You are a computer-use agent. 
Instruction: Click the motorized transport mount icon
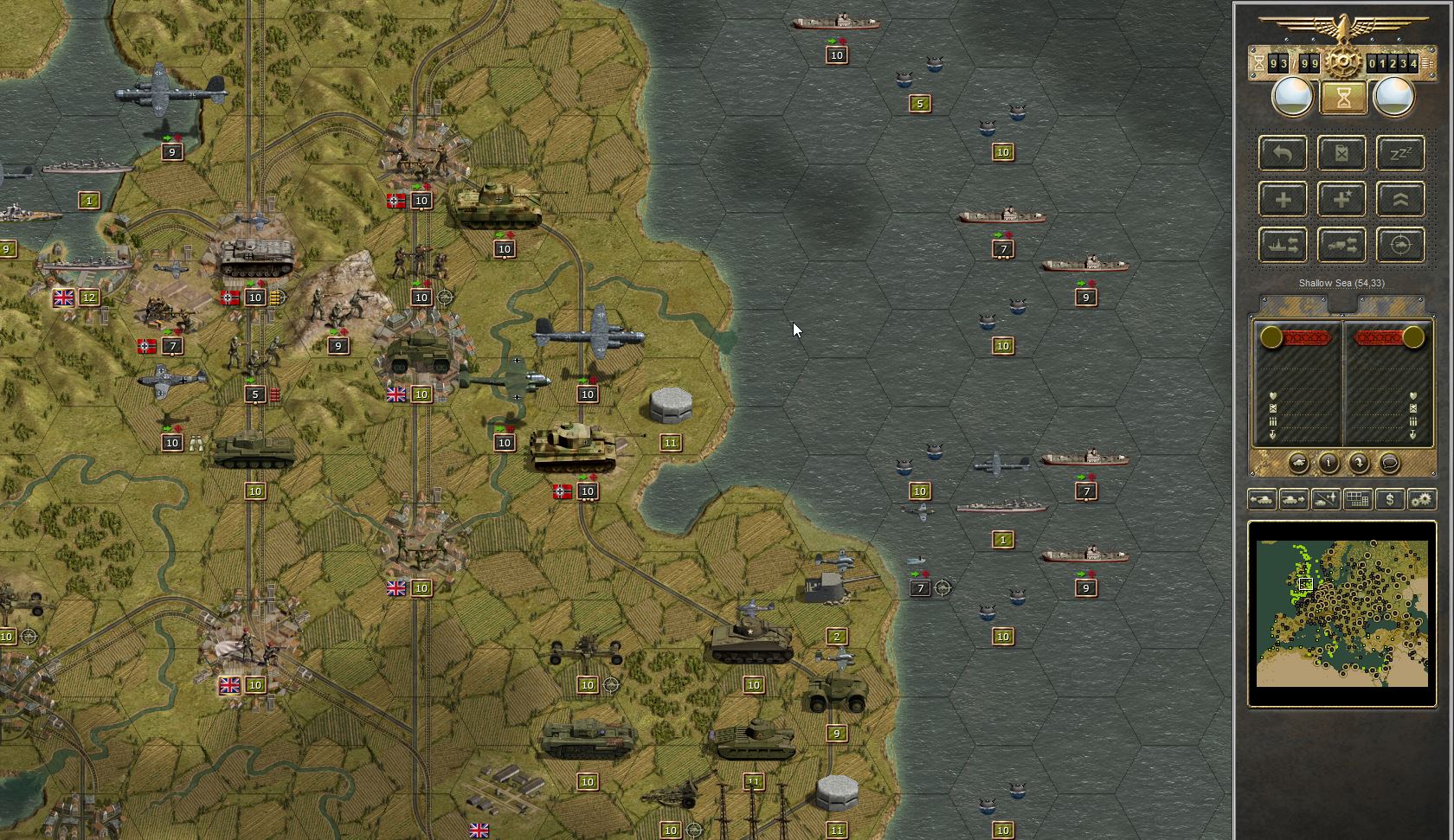[x=1341, y=244]
